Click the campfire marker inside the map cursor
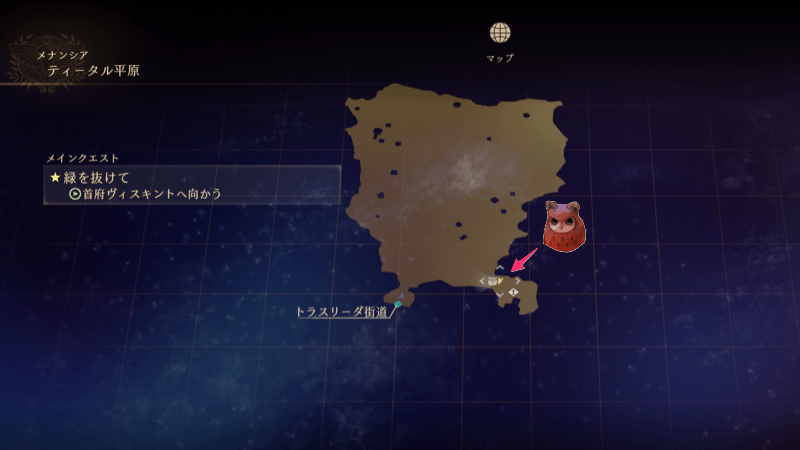This screenshot has width=800, height=450. pyautogui.click(x=493, y=282)
